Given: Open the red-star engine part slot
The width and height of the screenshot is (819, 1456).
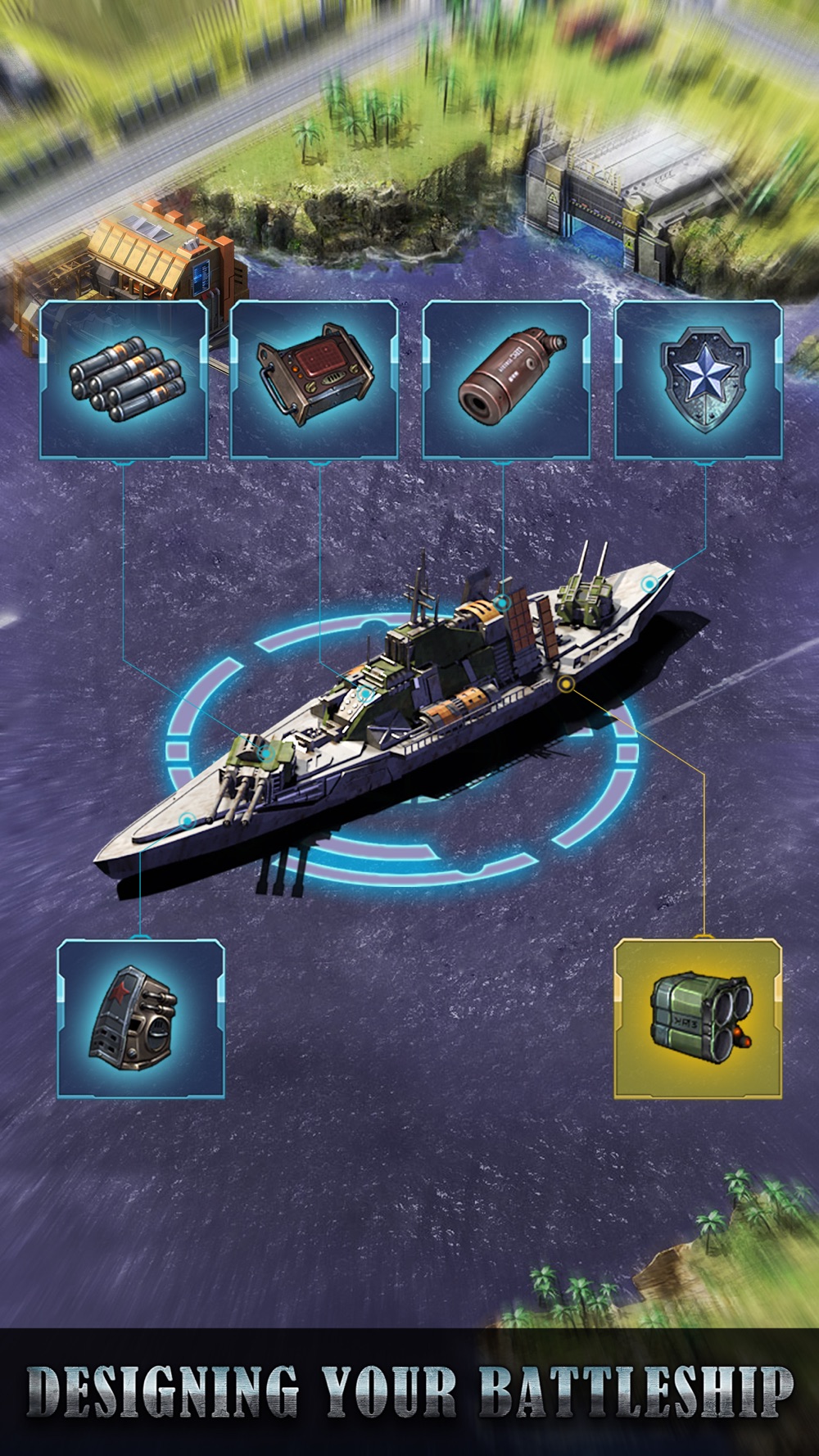Looking at the screenshot, I should click(x=141, y=1018).
